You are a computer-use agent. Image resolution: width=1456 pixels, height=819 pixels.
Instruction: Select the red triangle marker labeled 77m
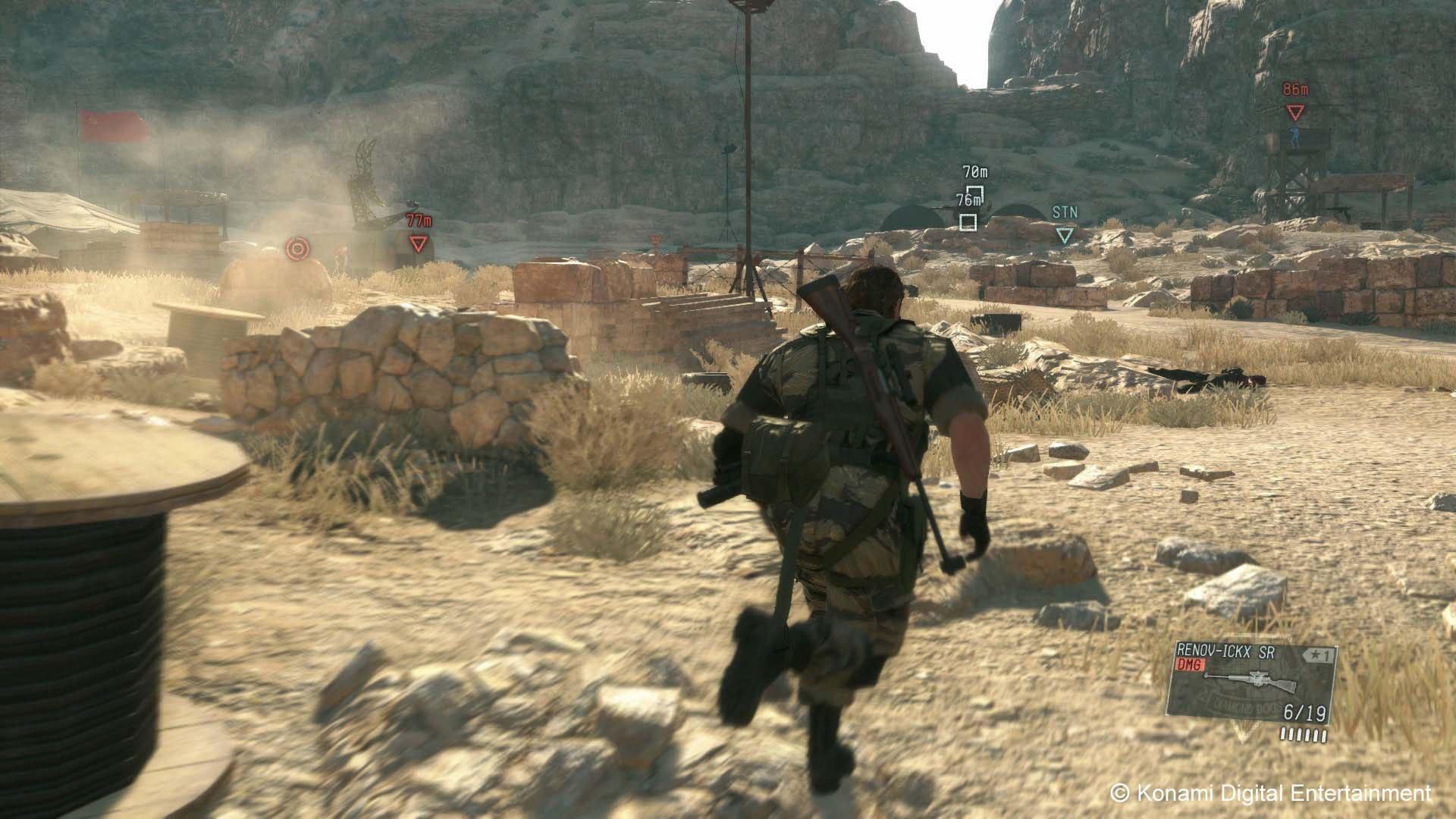pyautogui.click(x=416, y=244)
